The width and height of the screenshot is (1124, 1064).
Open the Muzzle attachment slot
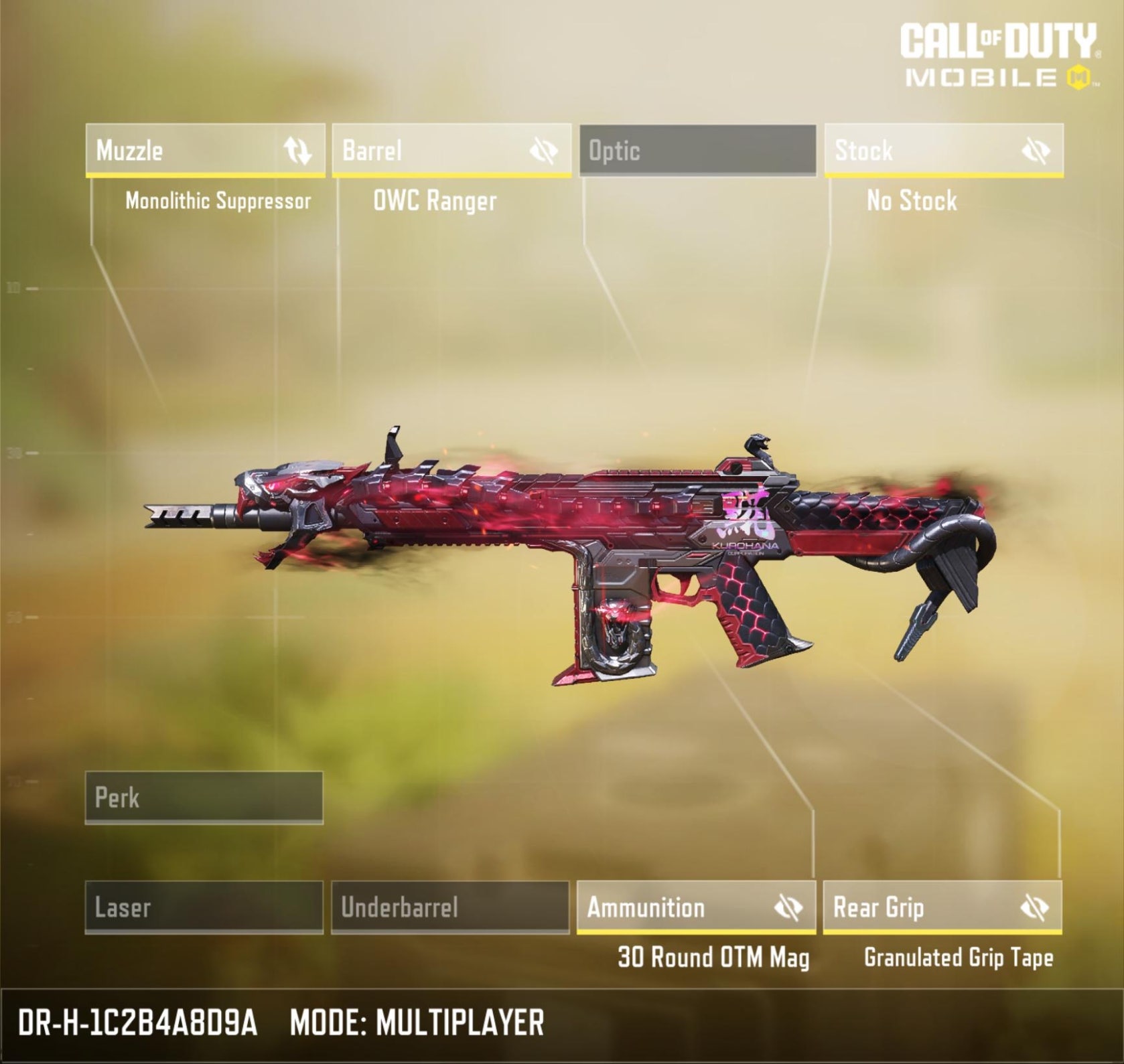181,150
